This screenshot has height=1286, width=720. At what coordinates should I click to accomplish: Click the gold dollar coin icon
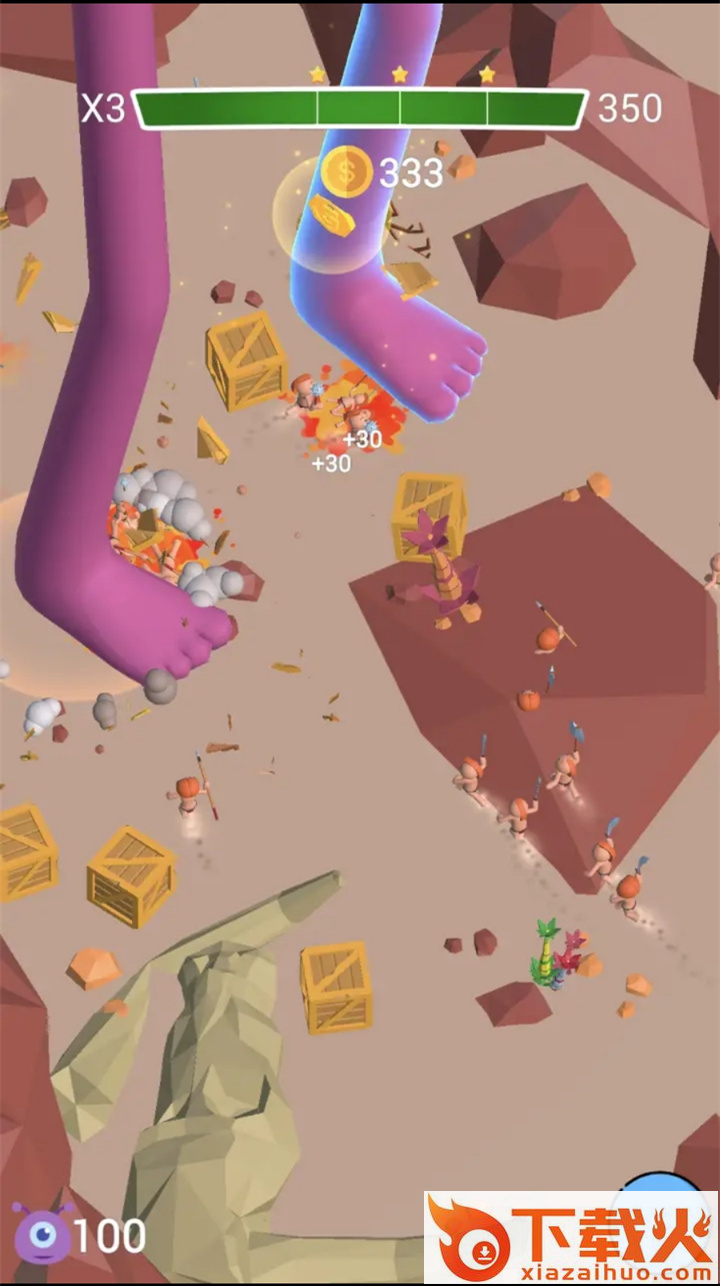[347, 172]
